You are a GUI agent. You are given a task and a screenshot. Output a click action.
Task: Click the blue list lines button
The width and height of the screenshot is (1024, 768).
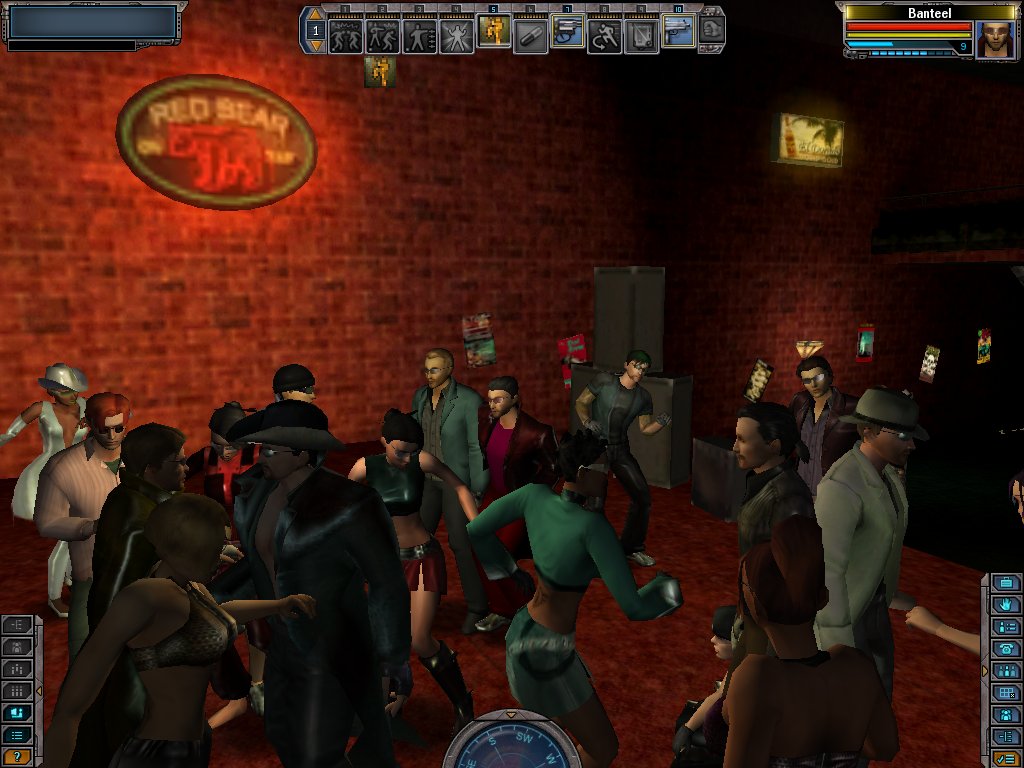(x=17, y=735)
